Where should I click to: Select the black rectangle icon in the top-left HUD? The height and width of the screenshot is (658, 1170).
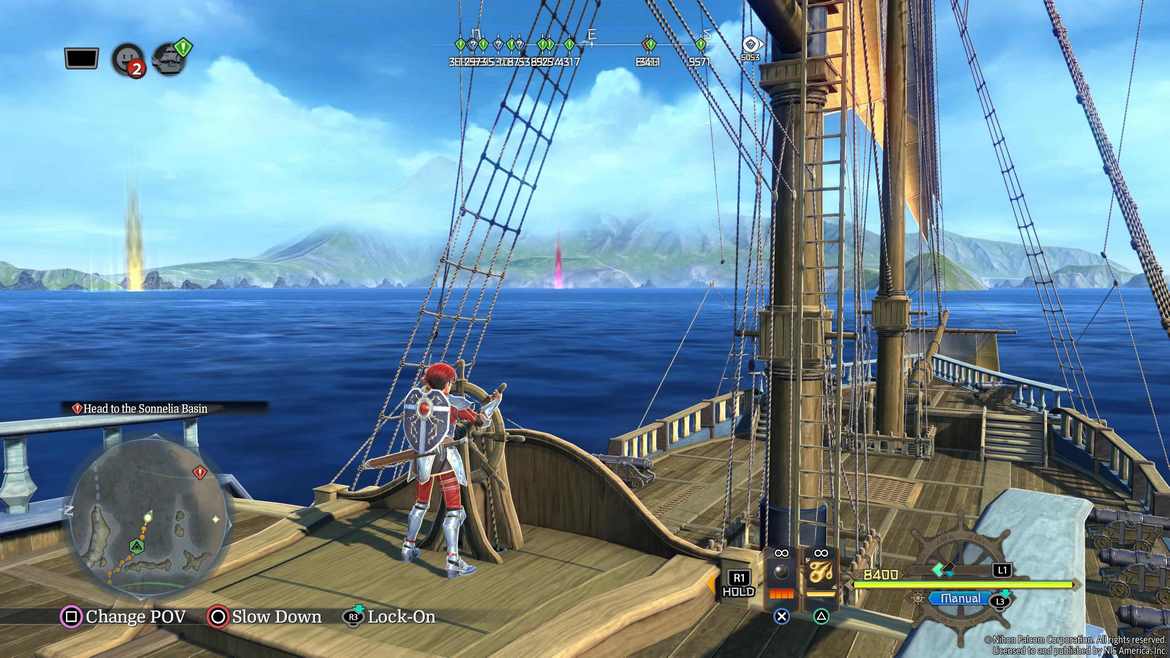click(81, 58)
